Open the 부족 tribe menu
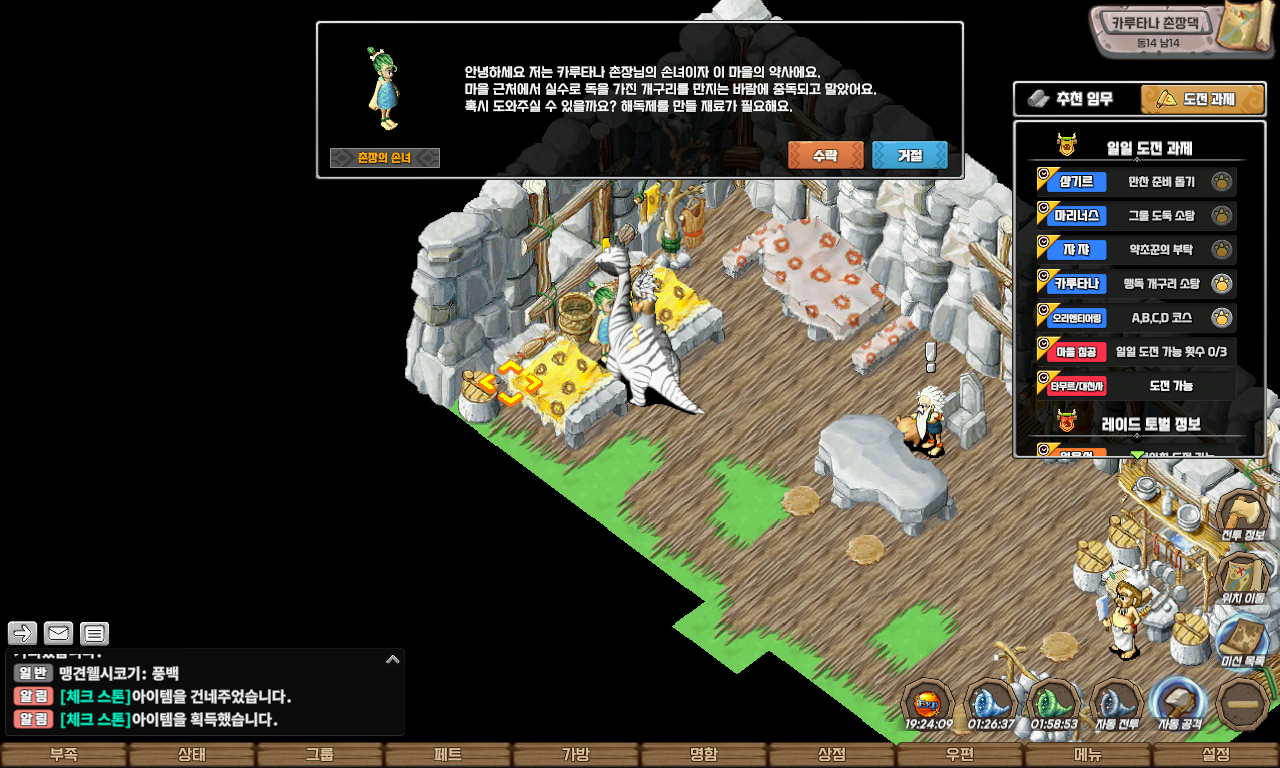Image resolution: width=1280 pixels, height=768 pixels. (64, 755)
